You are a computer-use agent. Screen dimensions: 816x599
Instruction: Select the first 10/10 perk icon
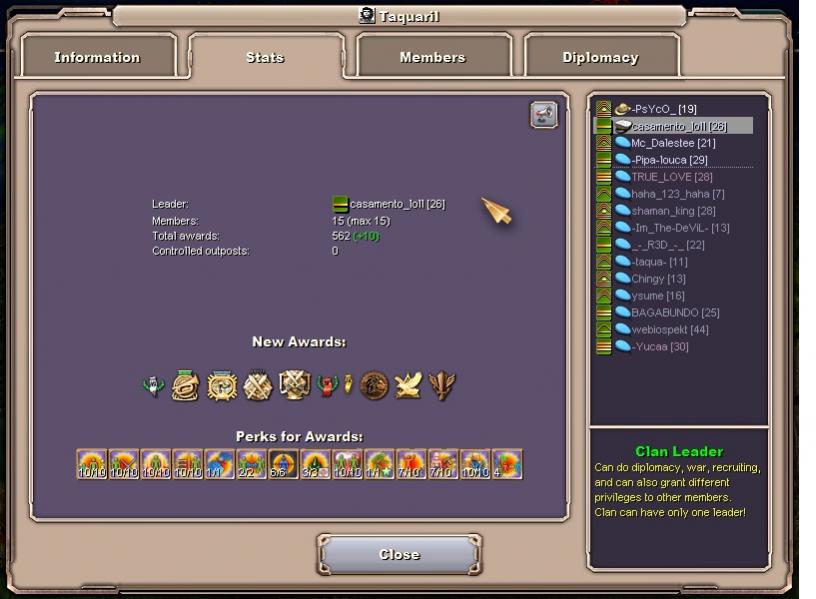(92, 464)
